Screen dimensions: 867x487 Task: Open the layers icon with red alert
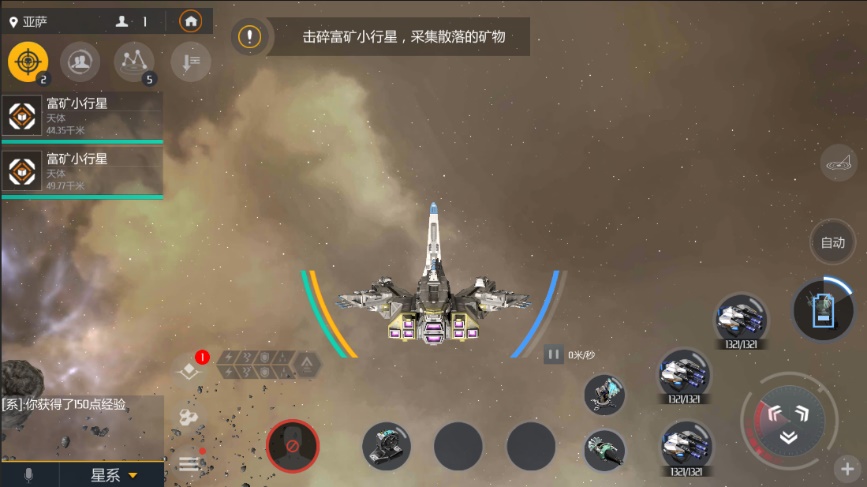(x=189, y=369)
